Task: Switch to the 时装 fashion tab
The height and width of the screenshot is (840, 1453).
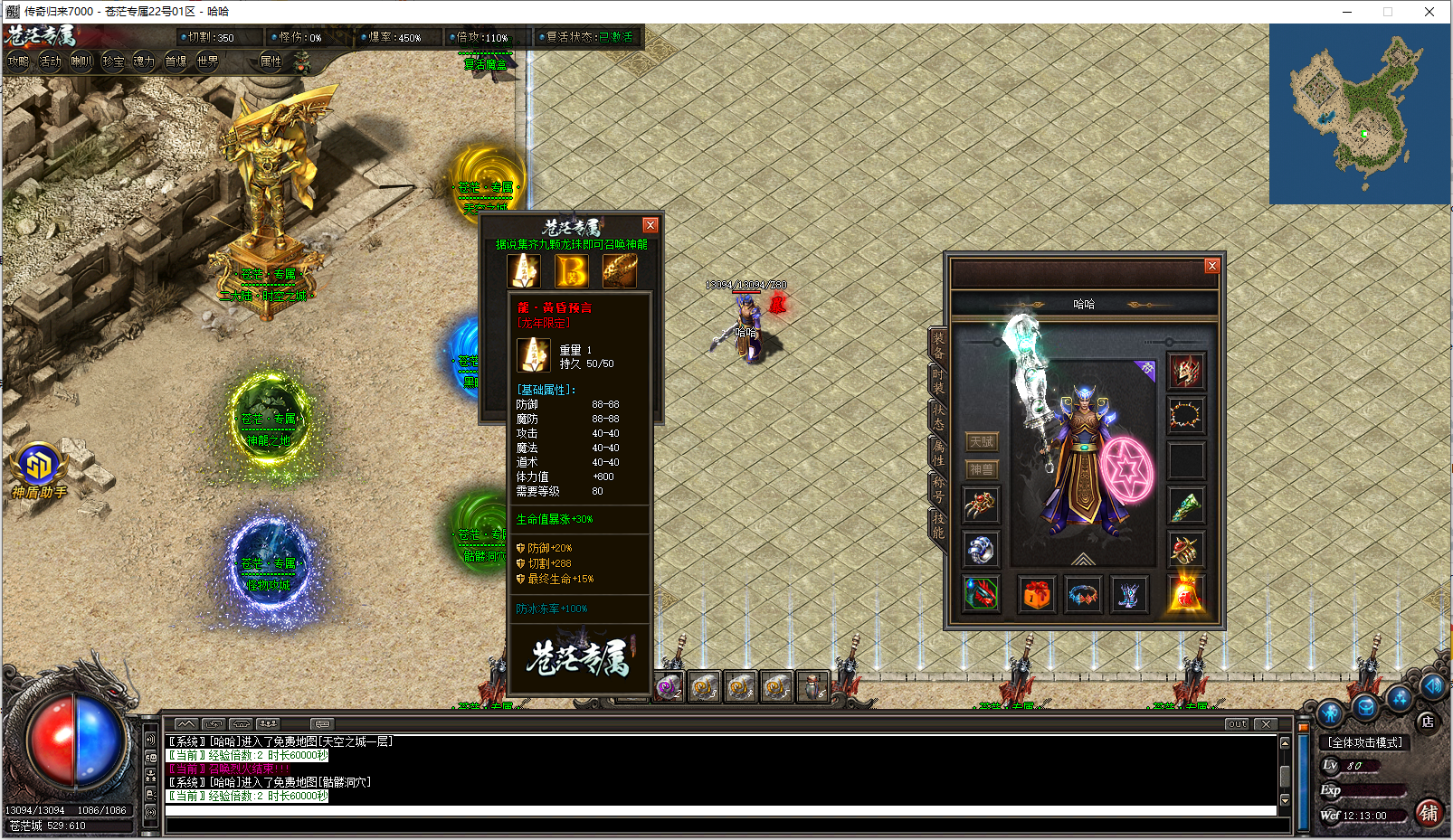Action: tap(938, 381)
